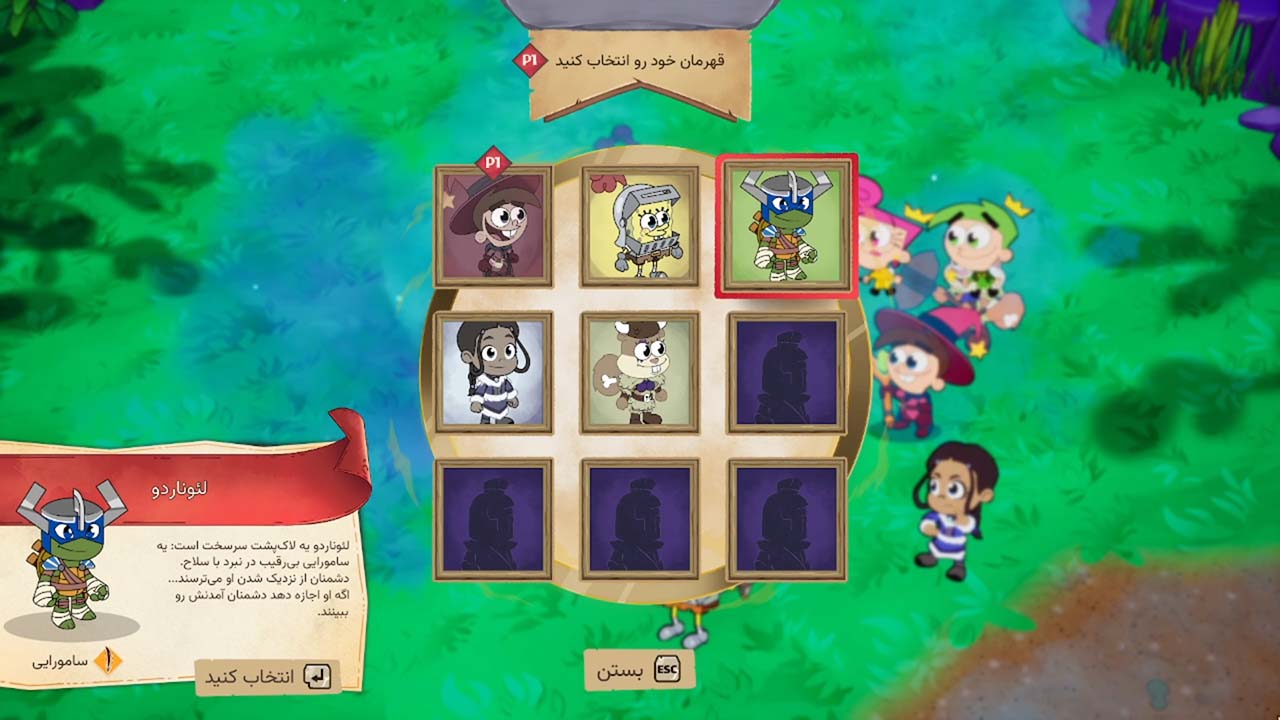Confirm hero with انتخاب کنید button
Image resolution: width=1280 pixels, height=720 pixels.
(267, 677)
